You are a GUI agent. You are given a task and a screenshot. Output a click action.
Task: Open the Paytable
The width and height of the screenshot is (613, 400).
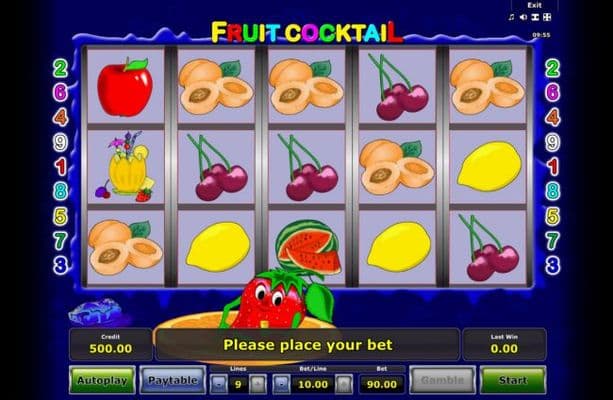pos(172,380)
